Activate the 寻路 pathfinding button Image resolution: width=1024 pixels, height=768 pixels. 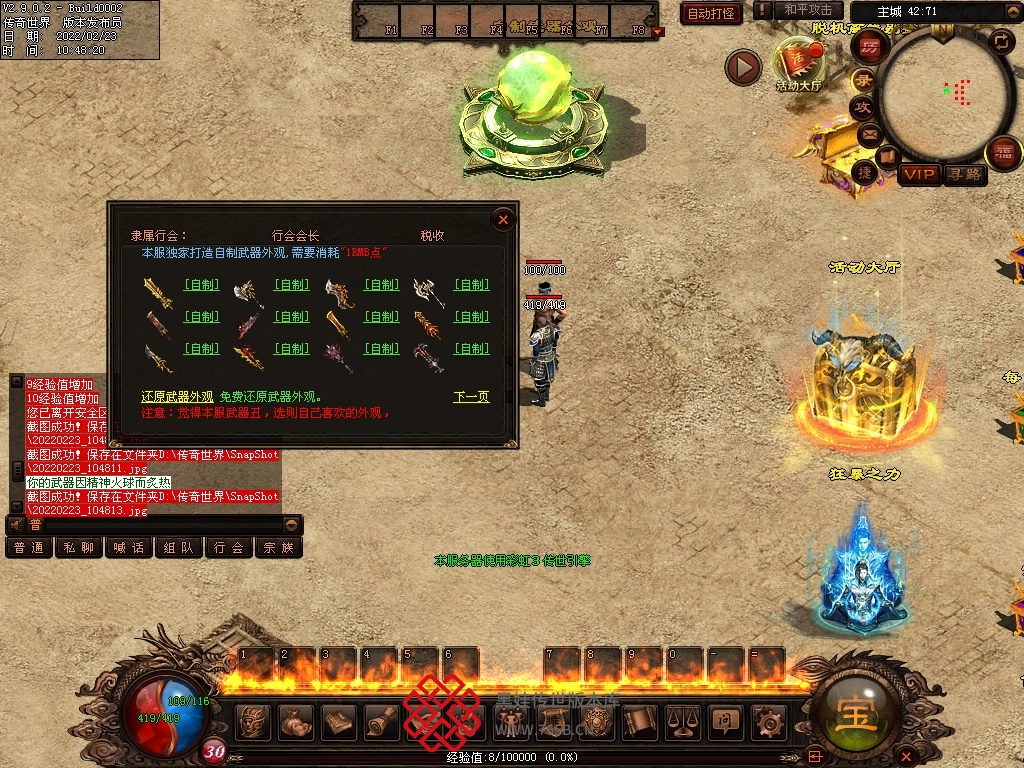click(965, 175)
